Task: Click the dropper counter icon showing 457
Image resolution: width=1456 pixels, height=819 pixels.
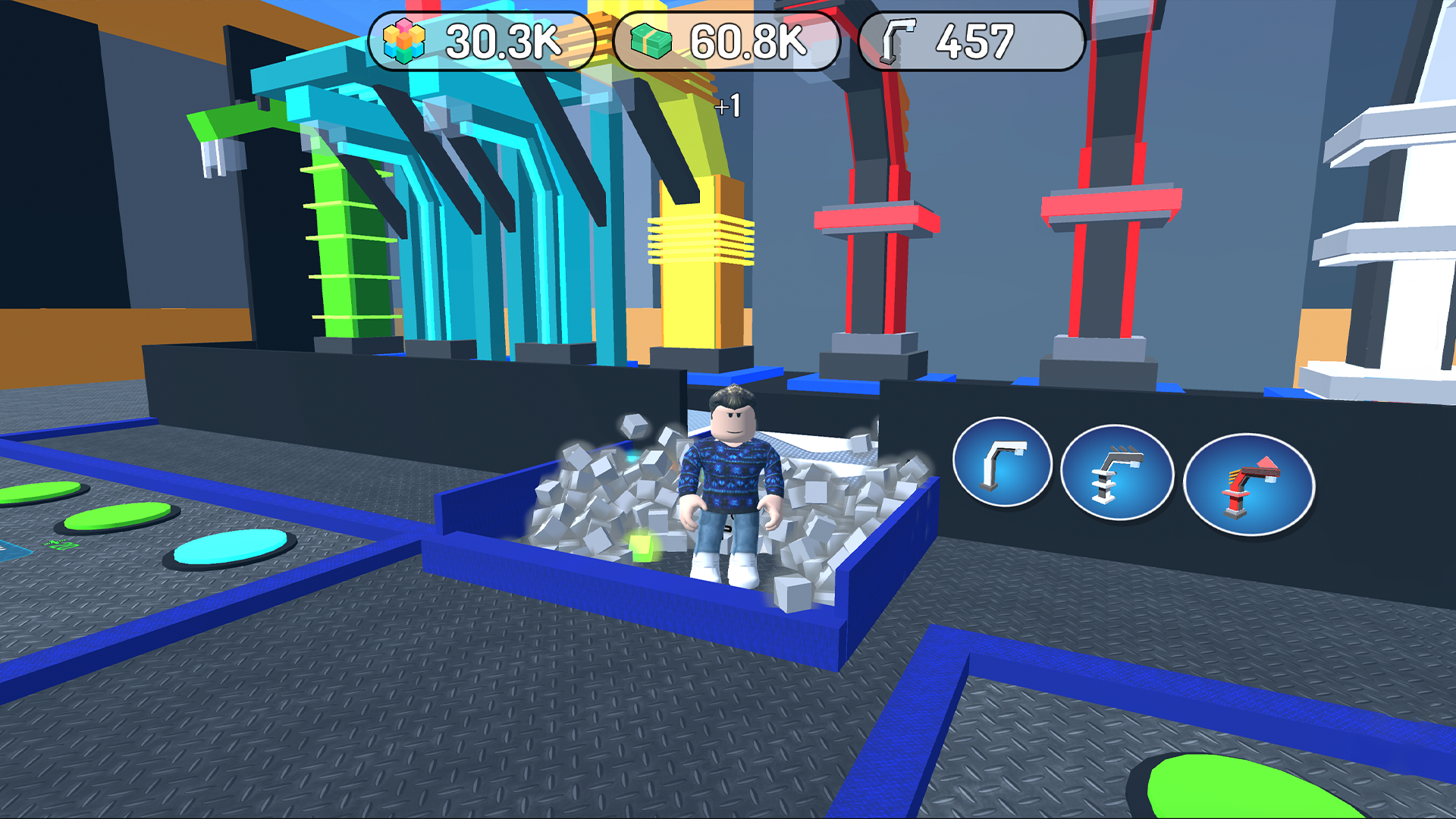Action: pyautogui.click(x=896, y=42)
